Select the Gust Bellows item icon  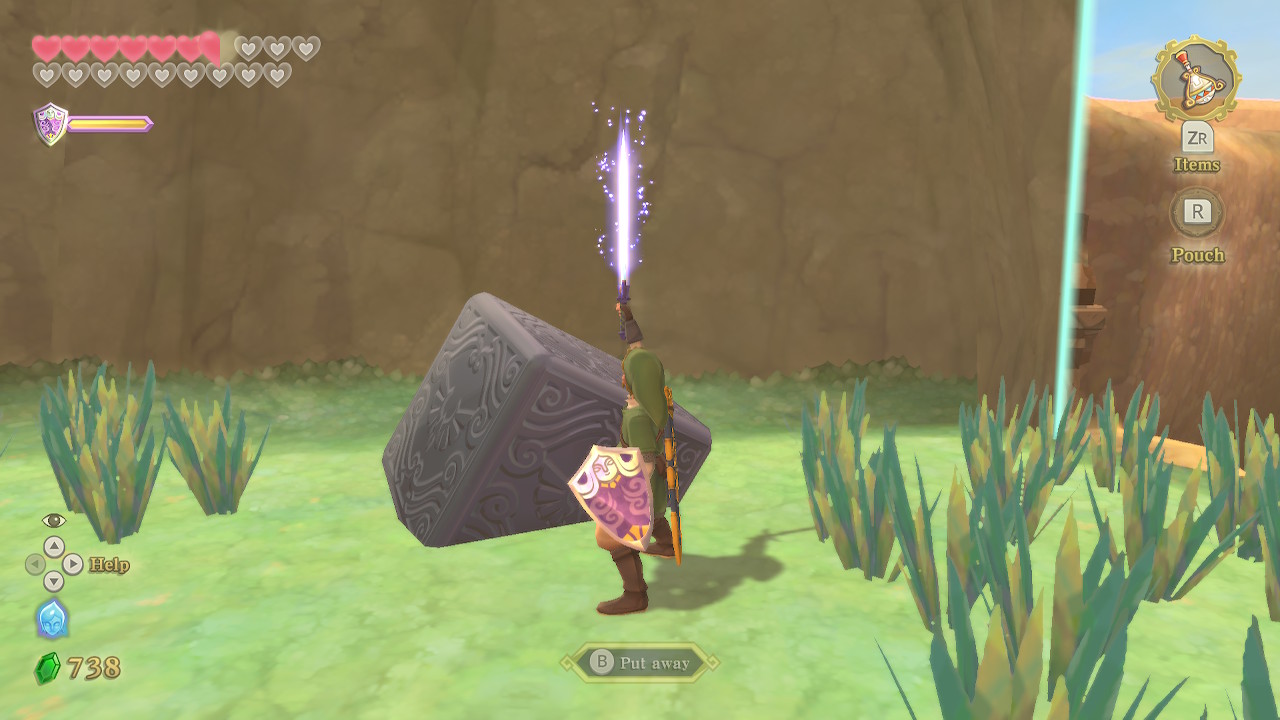[x=1196, y=80]
